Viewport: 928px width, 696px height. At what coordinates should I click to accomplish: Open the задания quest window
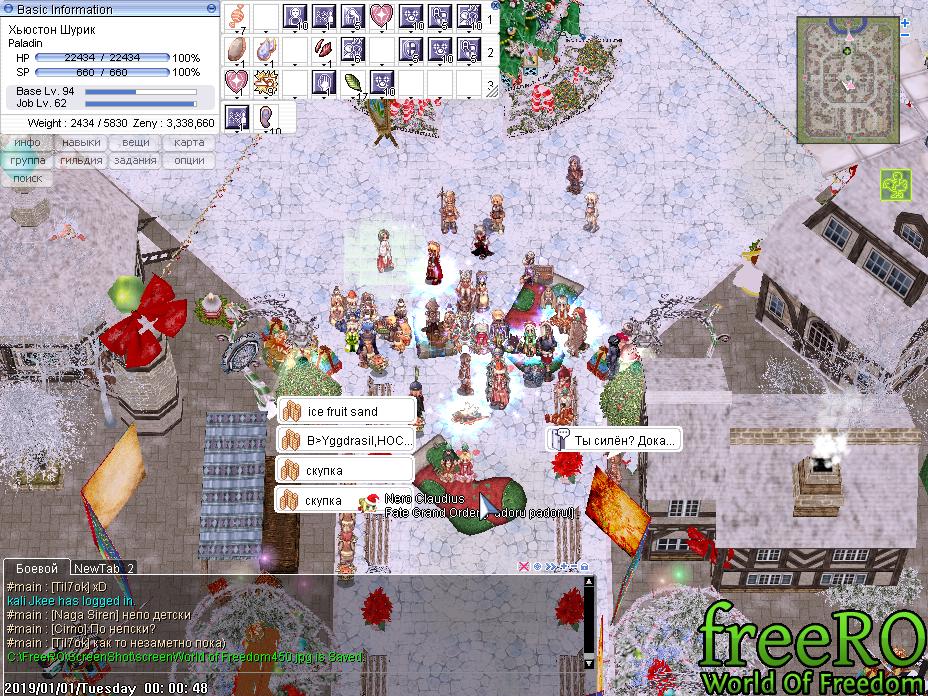click(x=136, y=161)
